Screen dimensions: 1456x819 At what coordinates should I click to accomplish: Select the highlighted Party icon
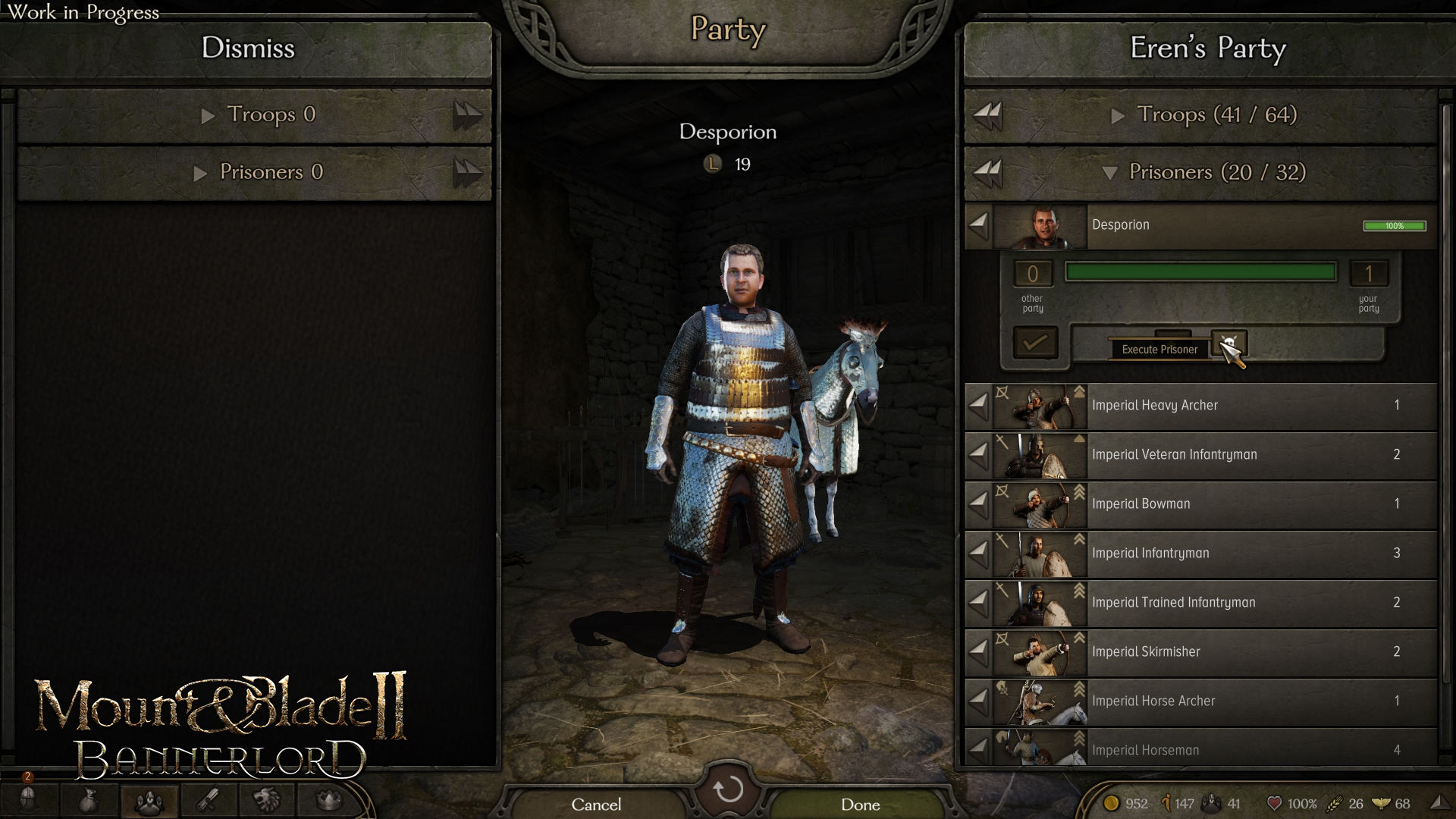pyautogui.click(x=149, y=802)
